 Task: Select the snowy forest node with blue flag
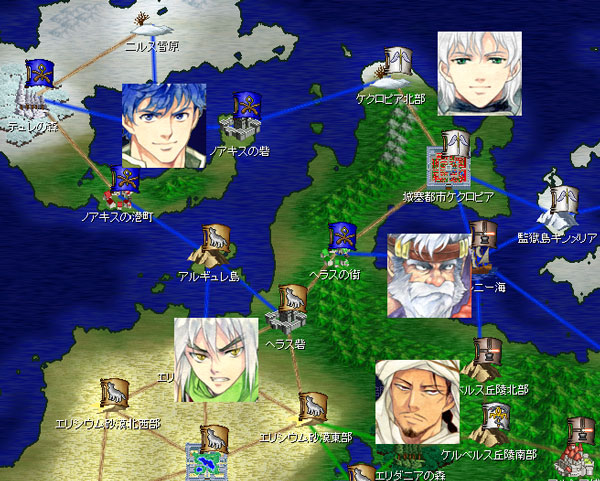[38, 88]
